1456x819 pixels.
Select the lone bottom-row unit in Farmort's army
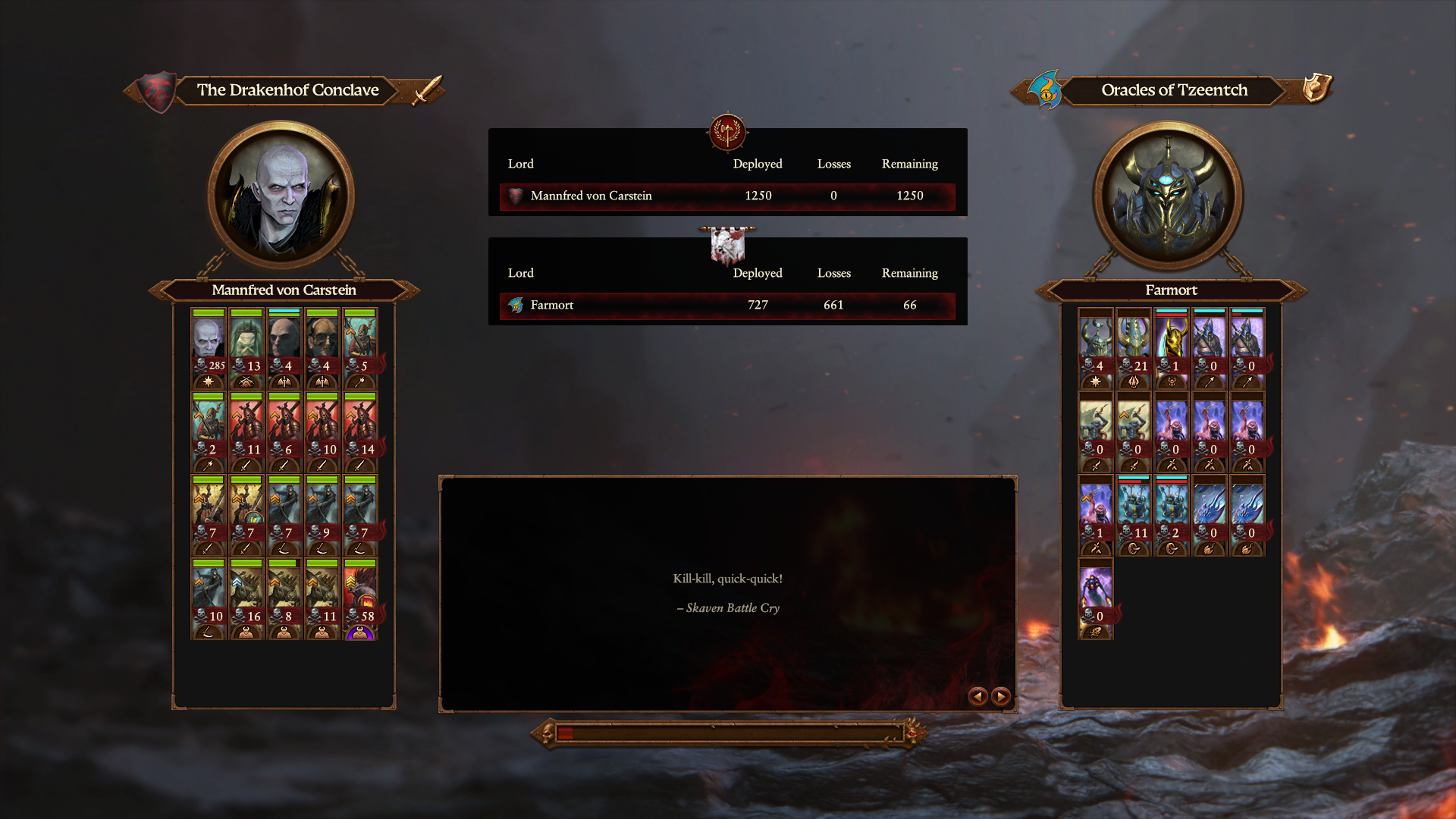[x=1095, y=599]
